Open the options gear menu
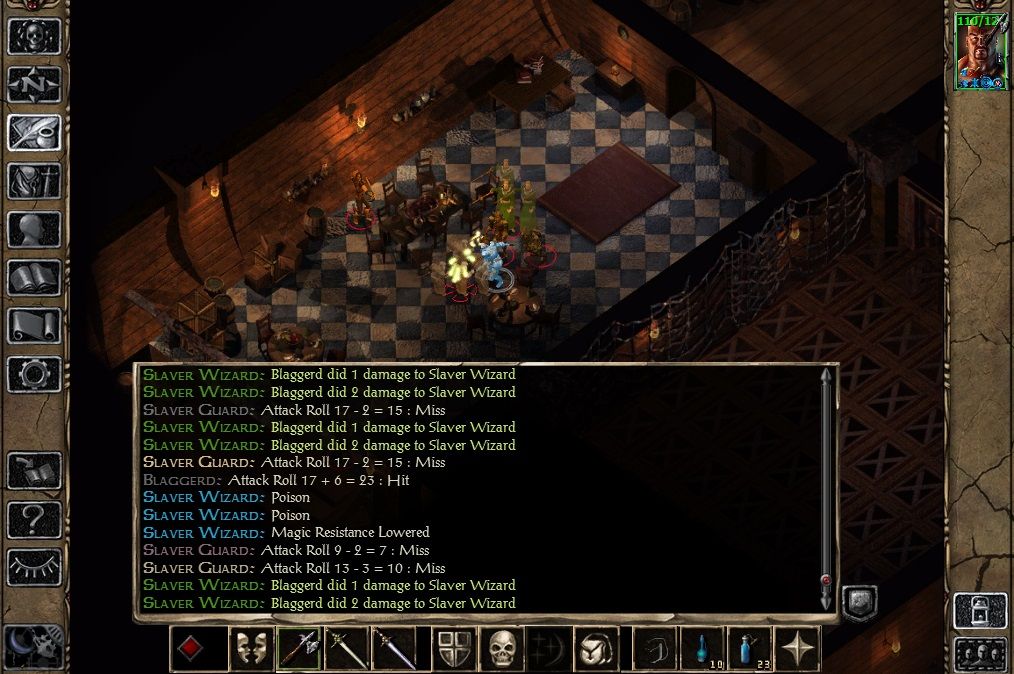The image size is (1014, 674). (x=34, y=373)
